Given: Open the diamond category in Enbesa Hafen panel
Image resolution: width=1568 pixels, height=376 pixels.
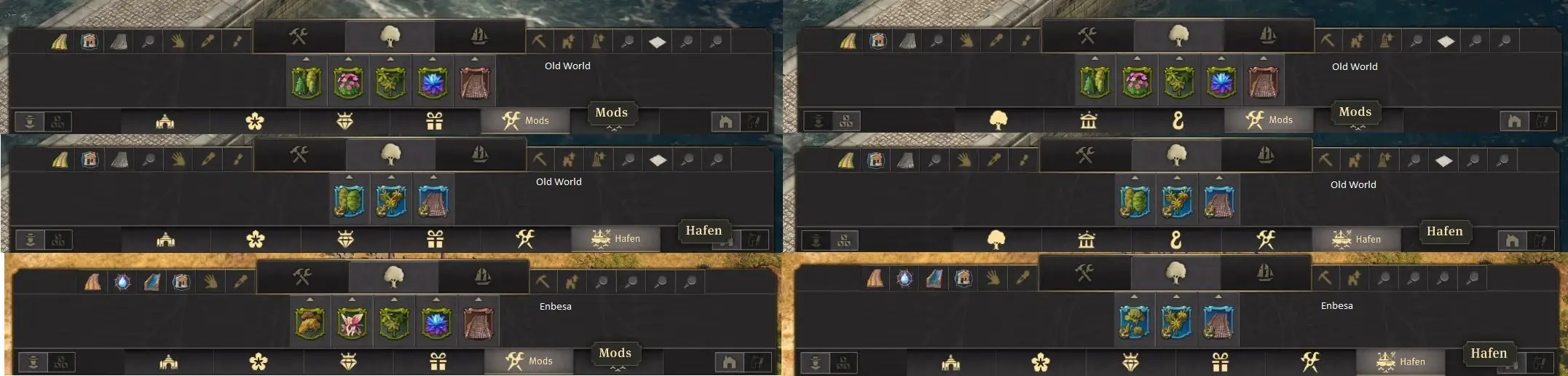Looking at the screenshot, I should click(1130, 361).
